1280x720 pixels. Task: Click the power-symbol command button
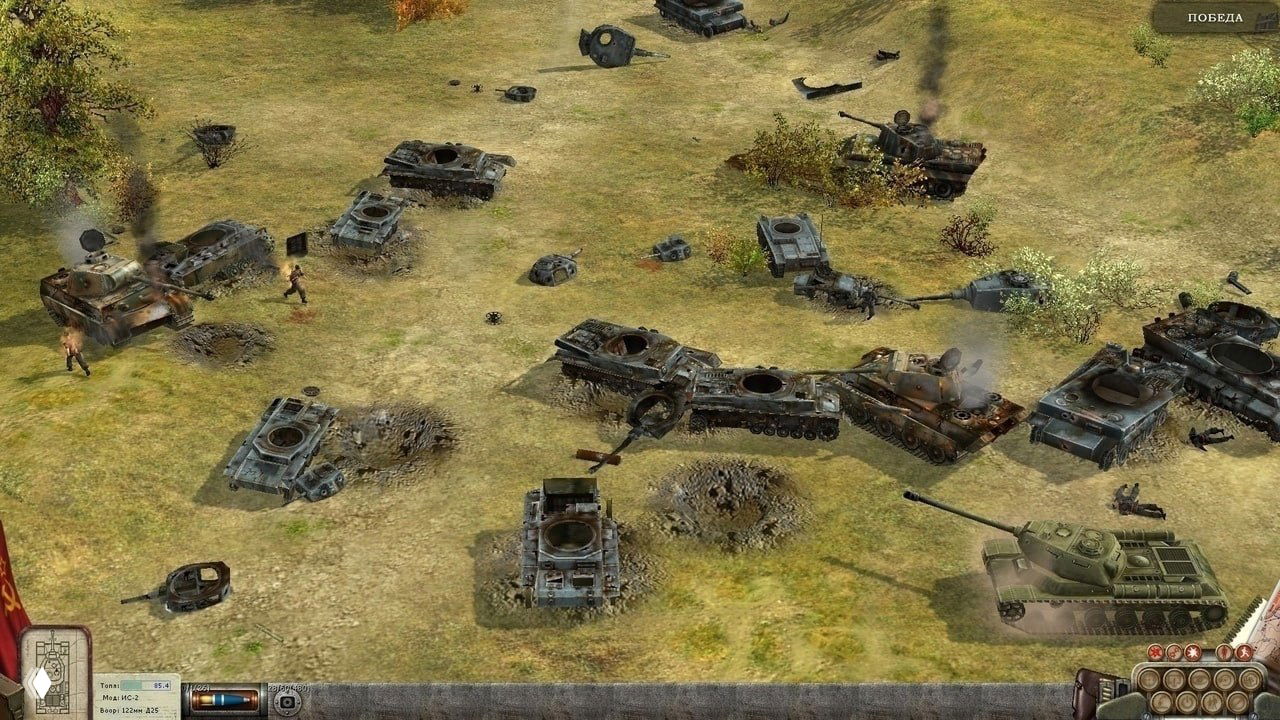pyautogui.click(x=1187, y=702)
